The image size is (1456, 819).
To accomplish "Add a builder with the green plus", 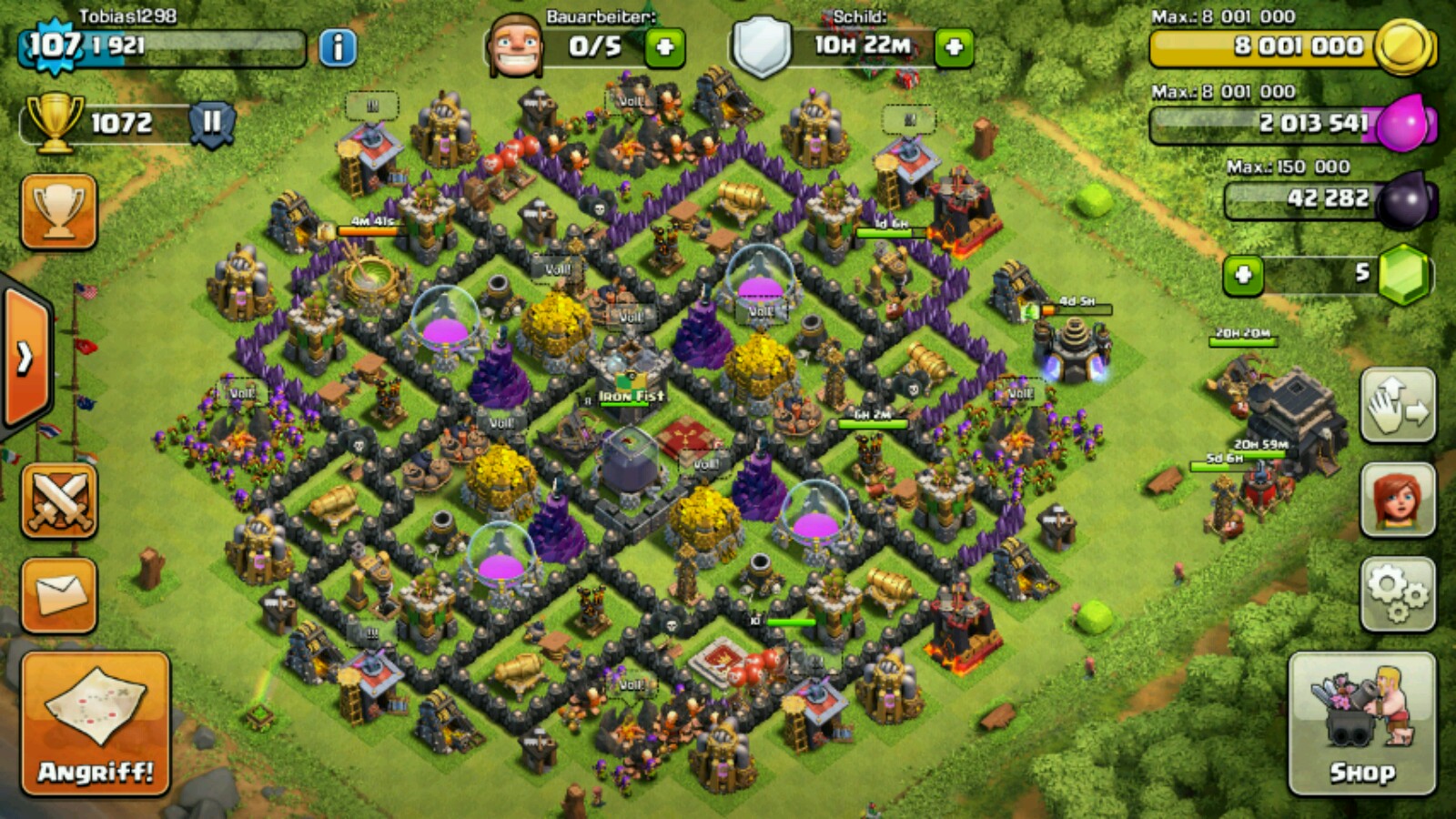I will pos(664,47).
